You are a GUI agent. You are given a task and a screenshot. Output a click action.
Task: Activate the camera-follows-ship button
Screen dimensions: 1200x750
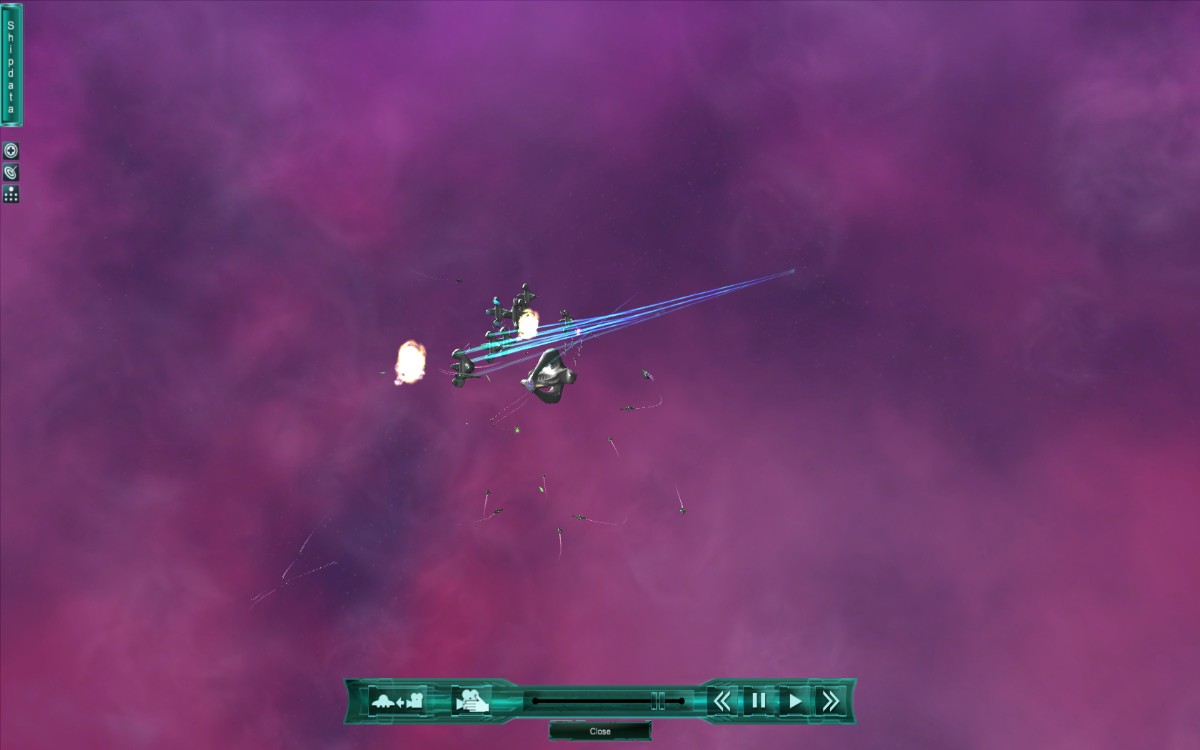pos(397,701)
